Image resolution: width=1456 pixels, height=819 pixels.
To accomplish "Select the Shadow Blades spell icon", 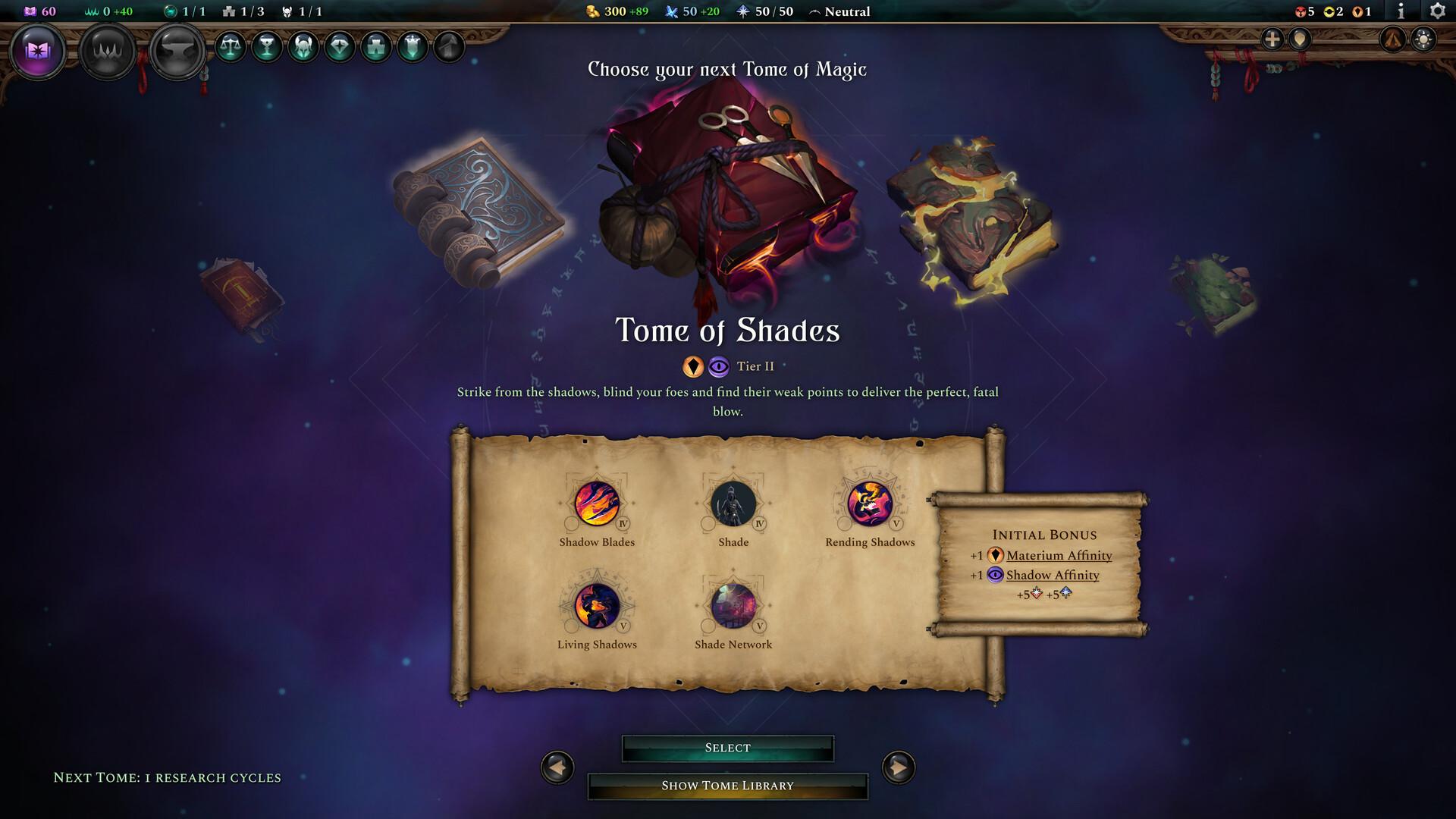I will pos(598,504).
